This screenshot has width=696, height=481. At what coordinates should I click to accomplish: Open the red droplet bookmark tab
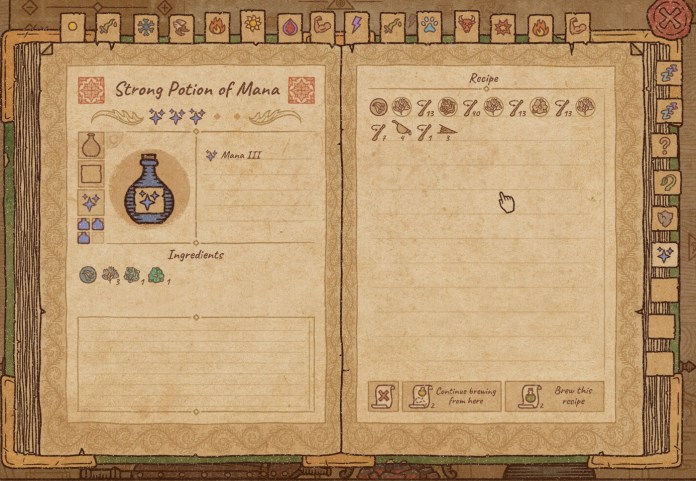[x=289, y=27]
